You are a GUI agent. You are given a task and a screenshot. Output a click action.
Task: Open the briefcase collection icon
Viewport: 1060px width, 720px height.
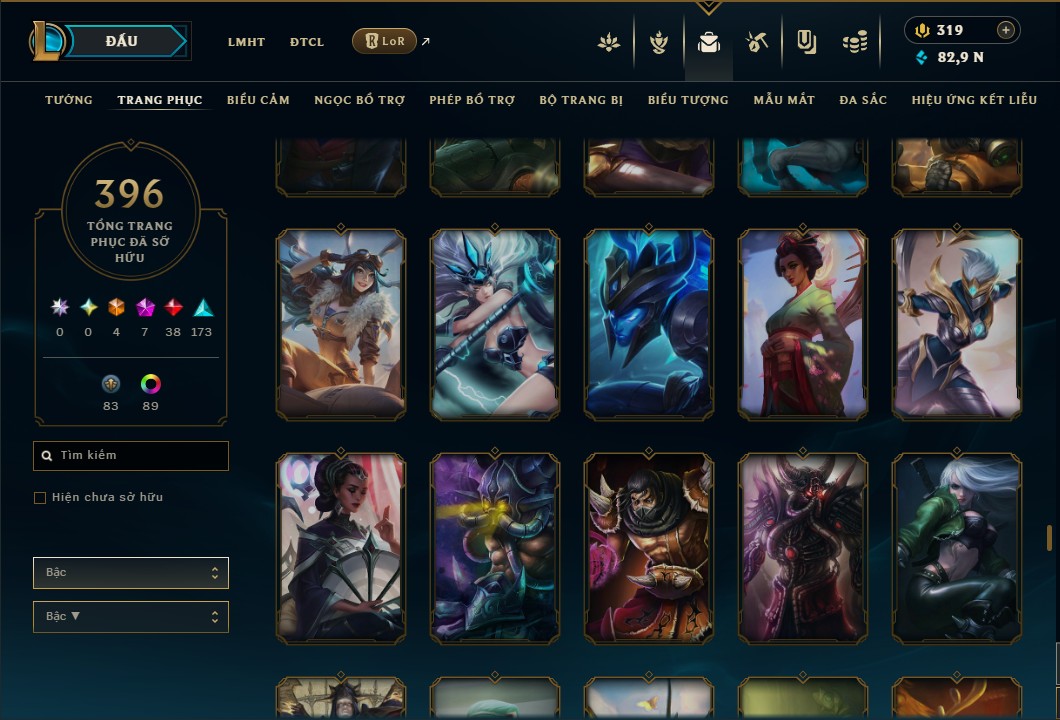[709, 42]
